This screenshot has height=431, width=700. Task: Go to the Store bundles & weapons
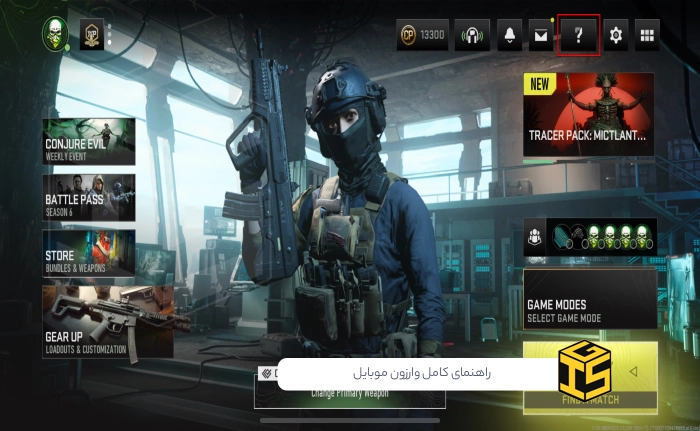point(89,254)
